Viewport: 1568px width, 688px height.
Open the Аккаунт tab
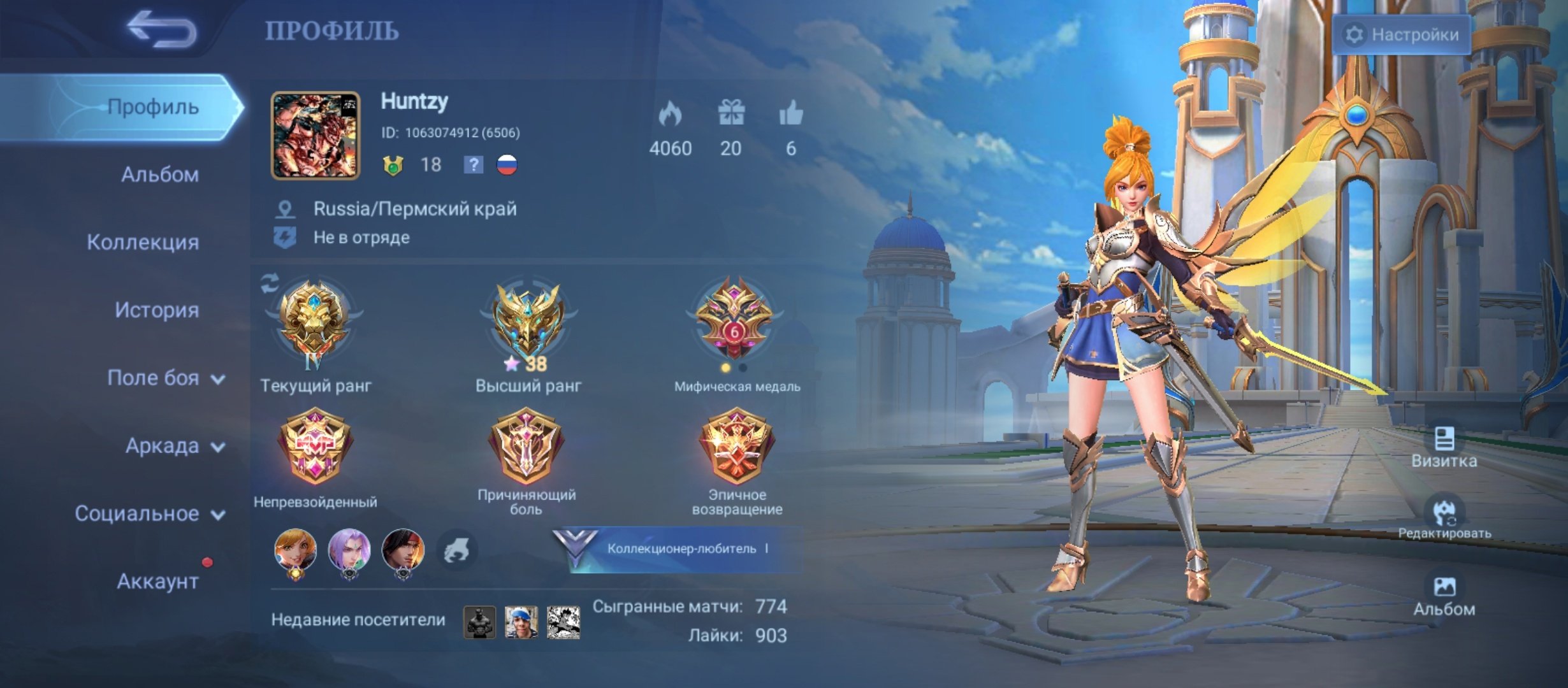pos(157,581)
